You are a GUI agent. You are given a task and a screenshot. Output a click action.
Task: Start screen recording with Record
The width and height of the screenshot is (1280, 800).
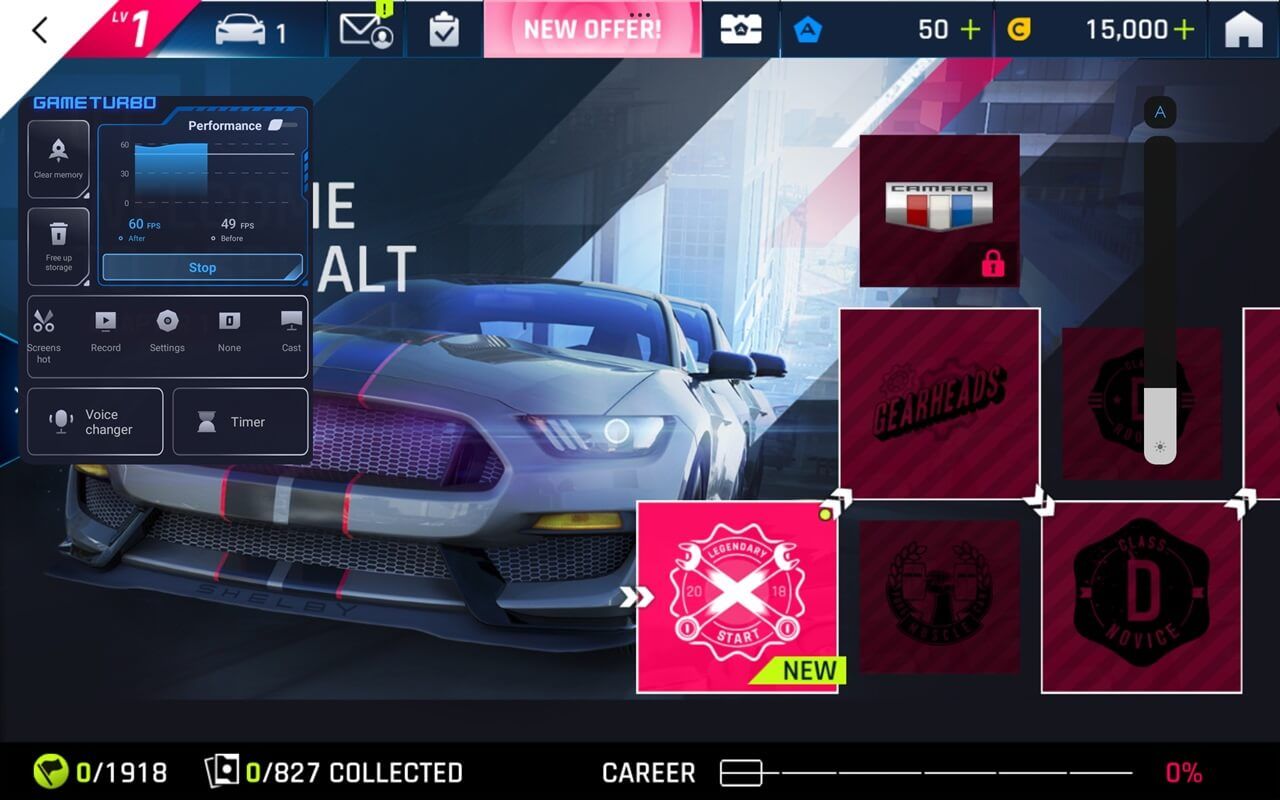[x=105, y=332]
